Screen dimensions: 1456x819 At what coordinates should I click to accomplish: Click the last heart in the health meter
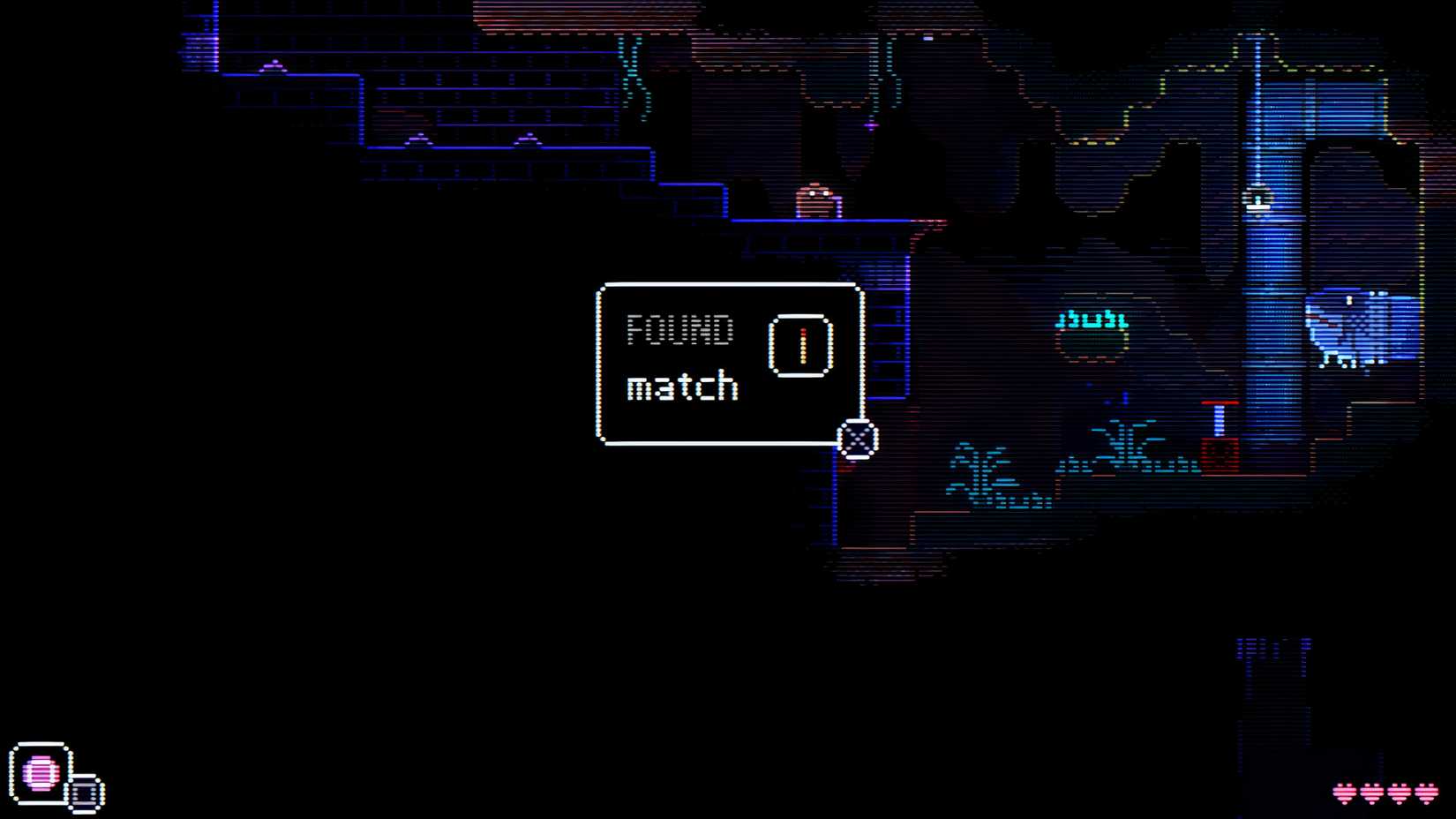pyautogui.click(x=1427, y=793)
